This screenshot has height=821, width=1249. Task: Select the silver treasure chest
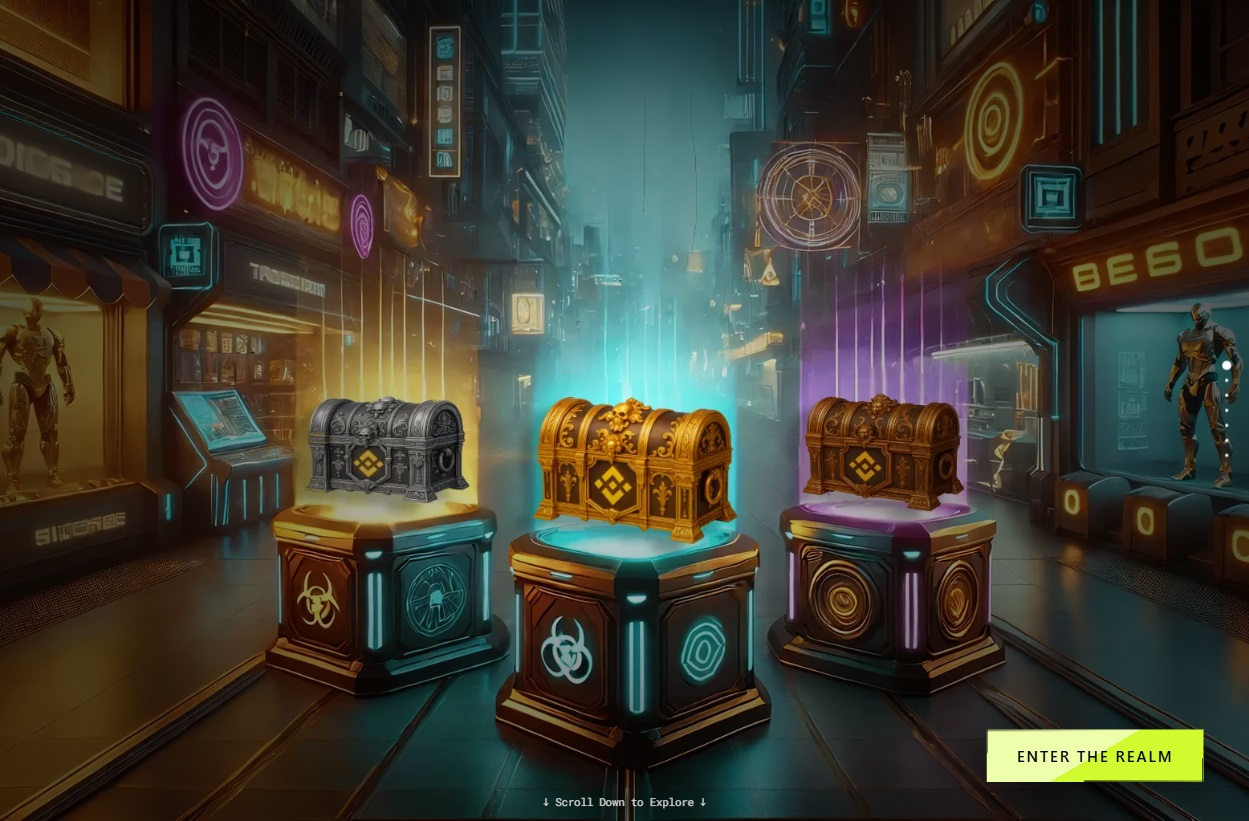[386, 450]
